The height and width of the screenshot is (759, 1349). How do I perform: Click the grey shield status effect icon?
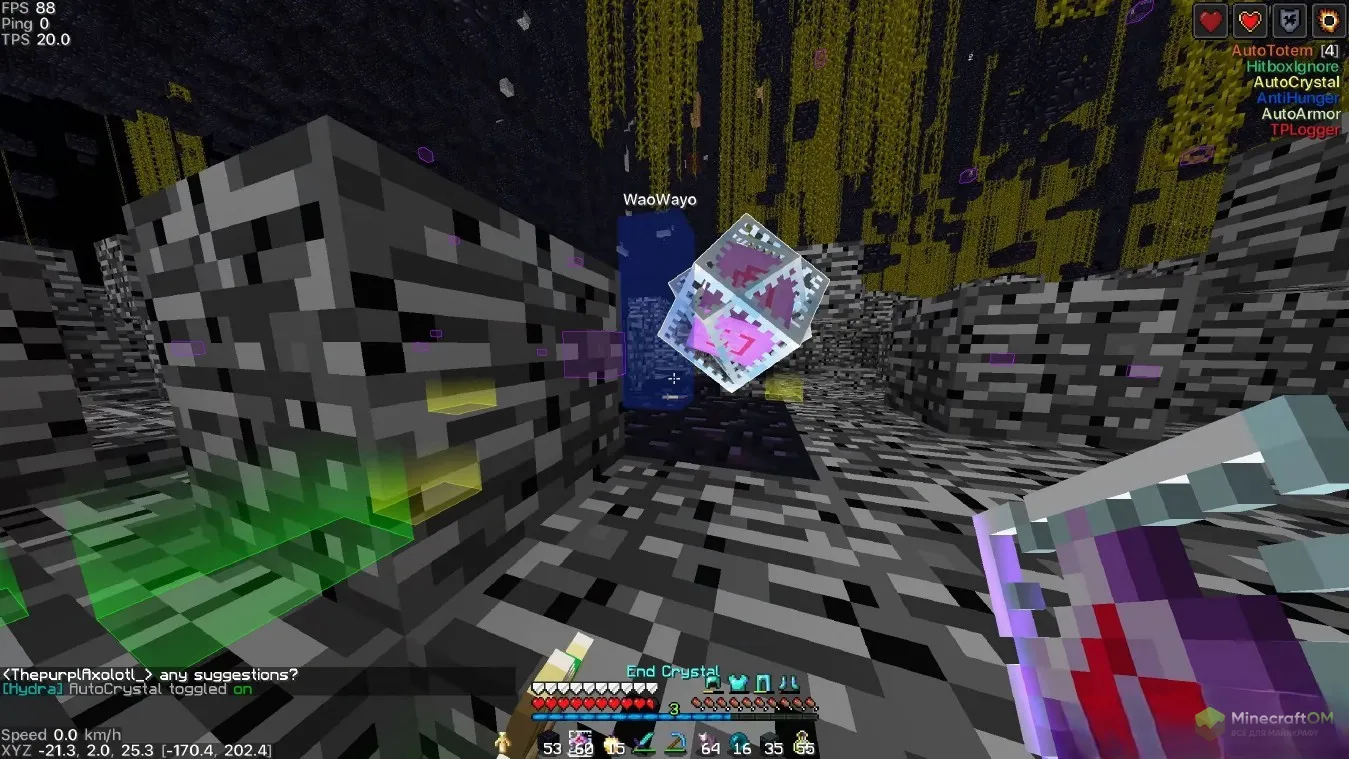coord(1289,20)
